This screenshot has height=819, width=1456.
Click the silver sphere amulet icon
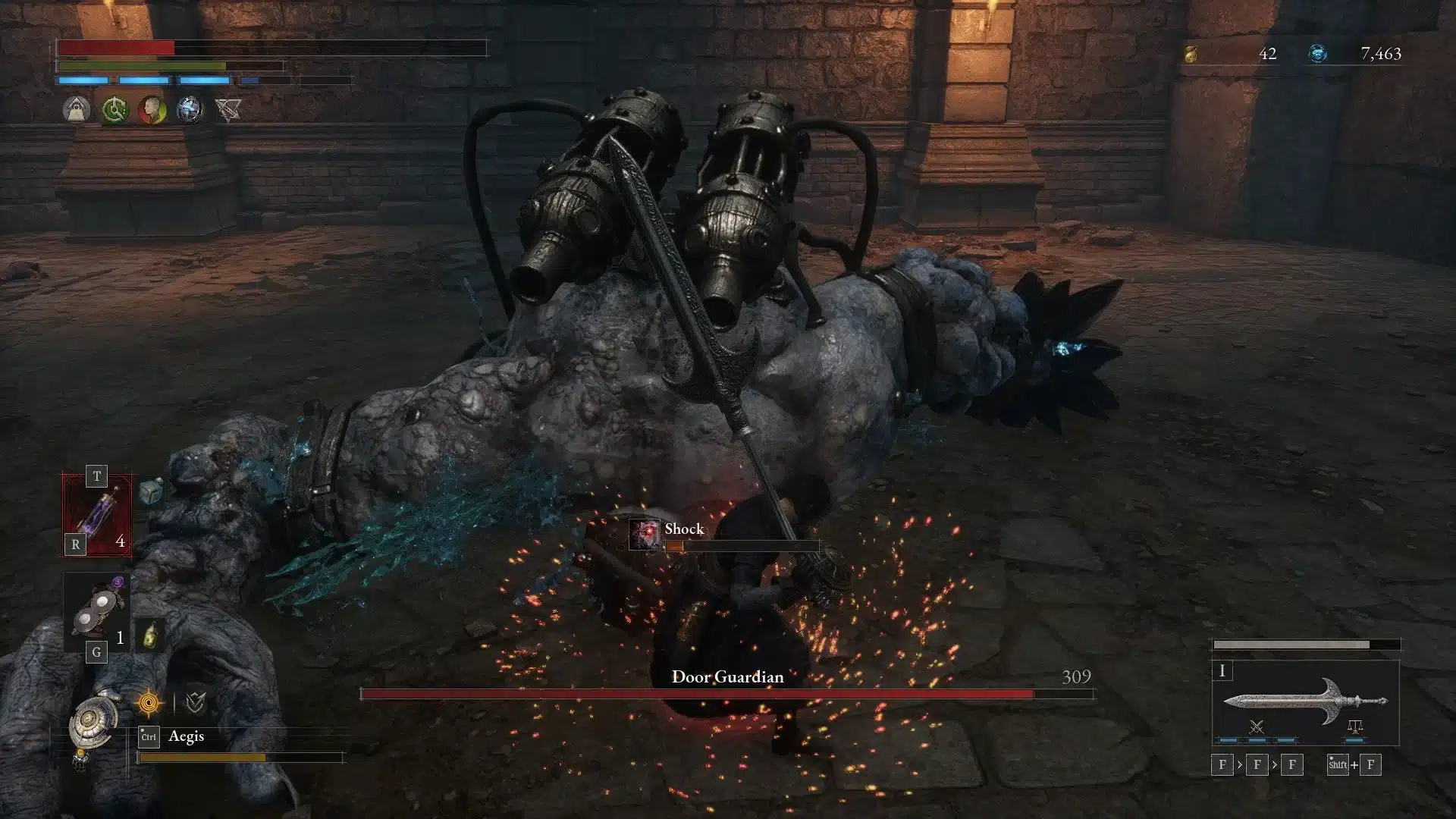tap(191, 110)
